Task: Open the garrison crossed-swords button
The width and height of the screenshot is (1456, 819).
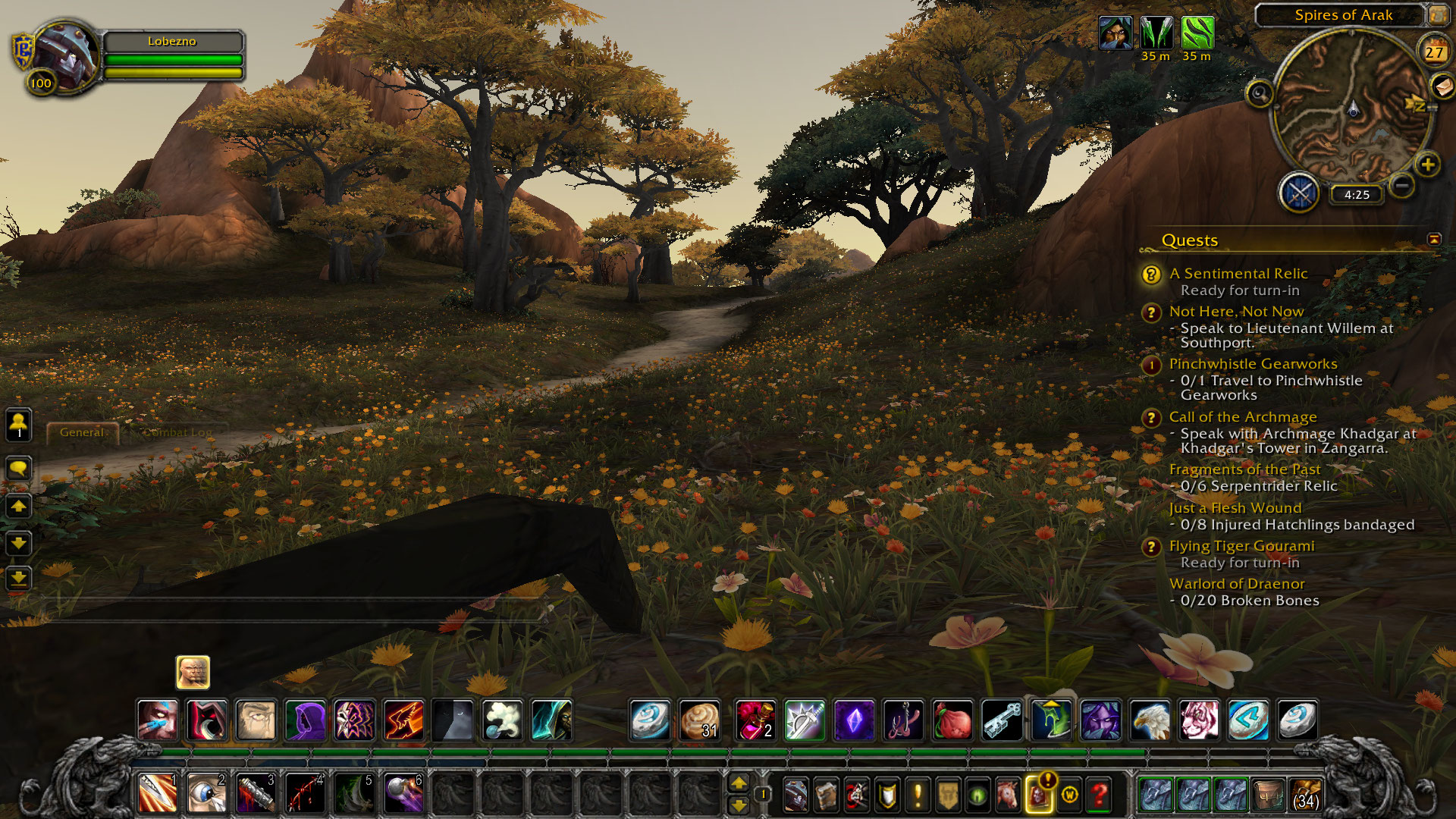Action: click(1299, 193)
